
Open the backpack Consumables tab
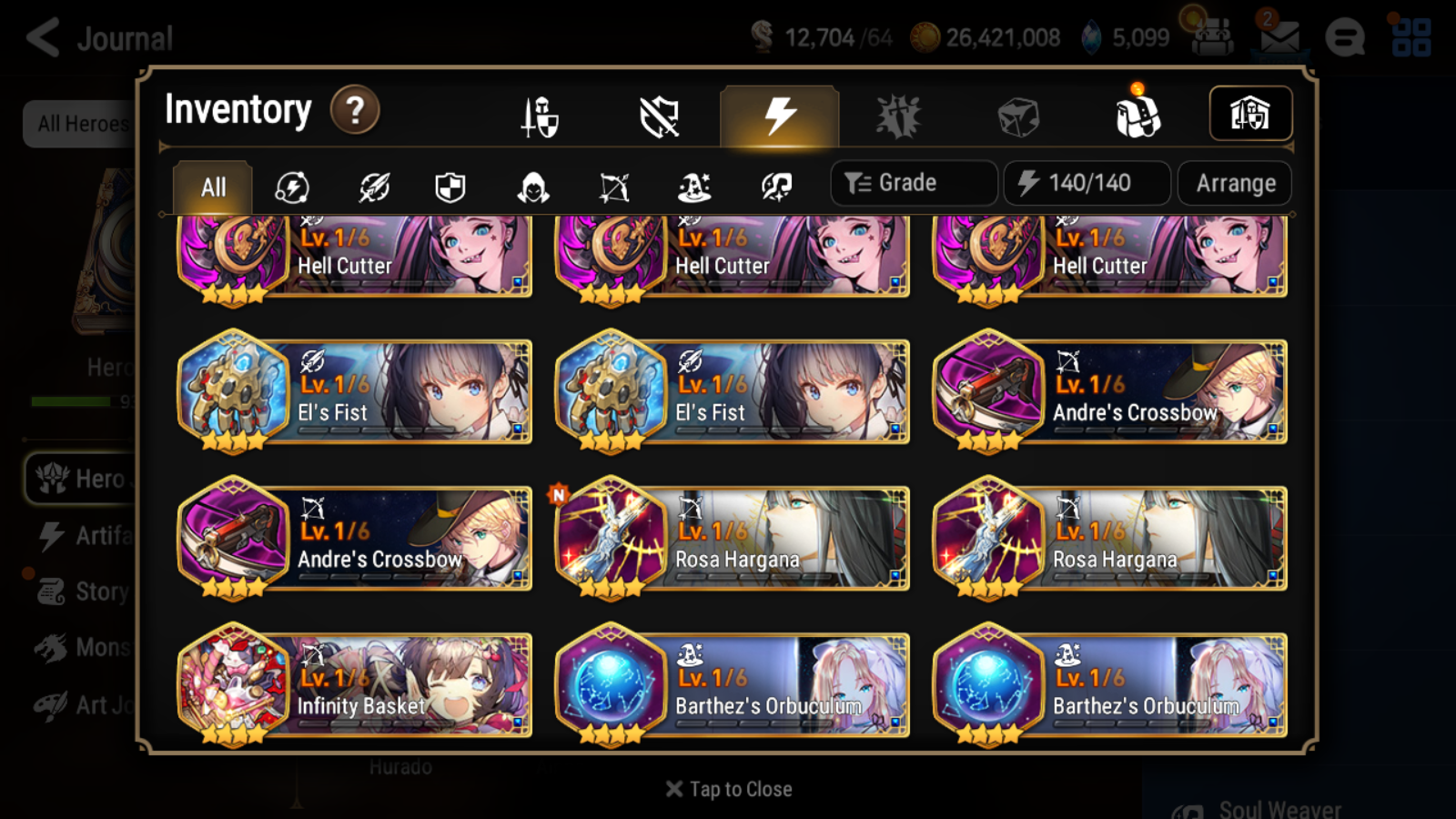pos(1137,116)
